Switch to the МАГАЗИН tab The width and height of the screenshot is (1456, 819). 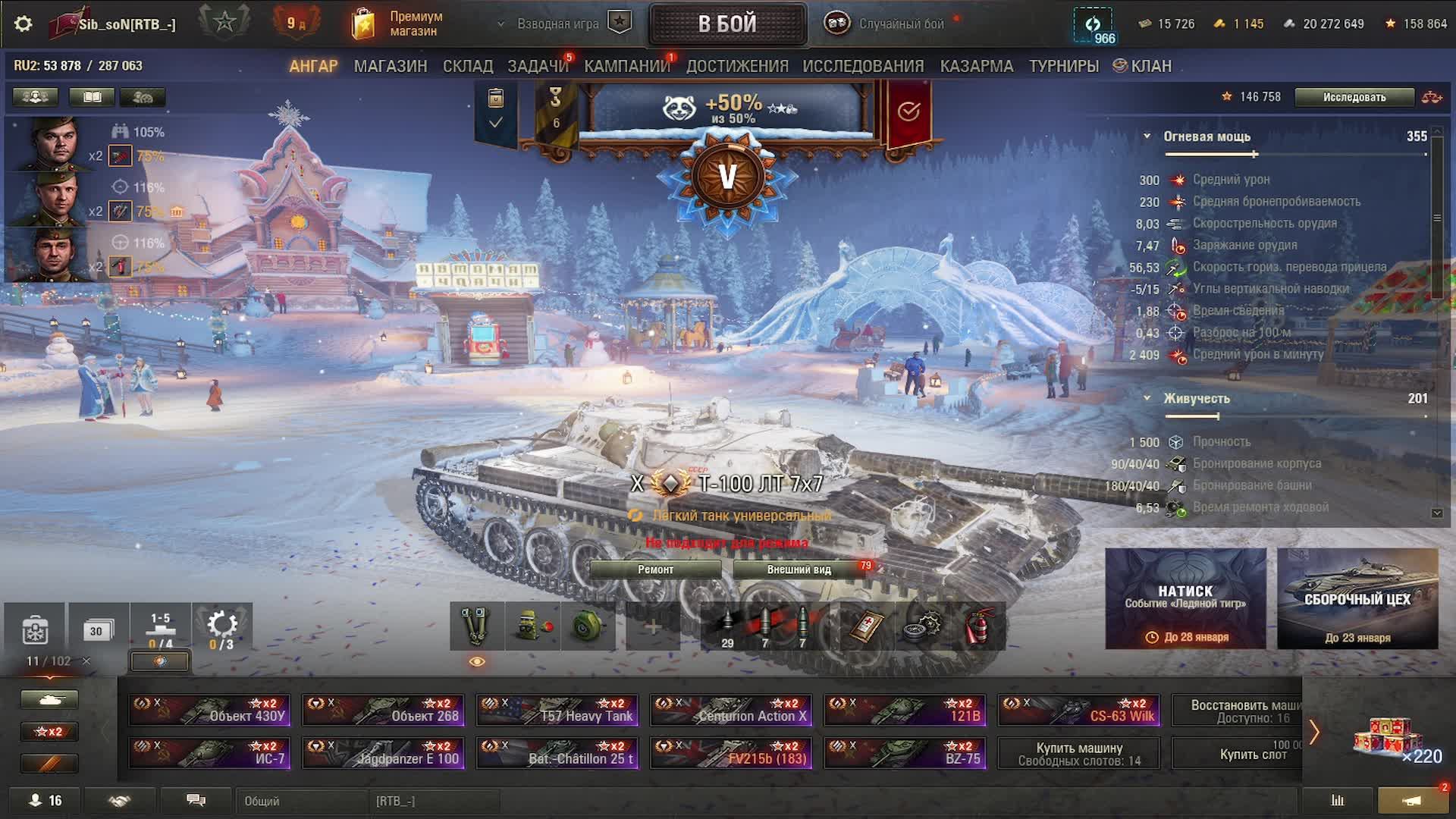(x=391, y=67)
